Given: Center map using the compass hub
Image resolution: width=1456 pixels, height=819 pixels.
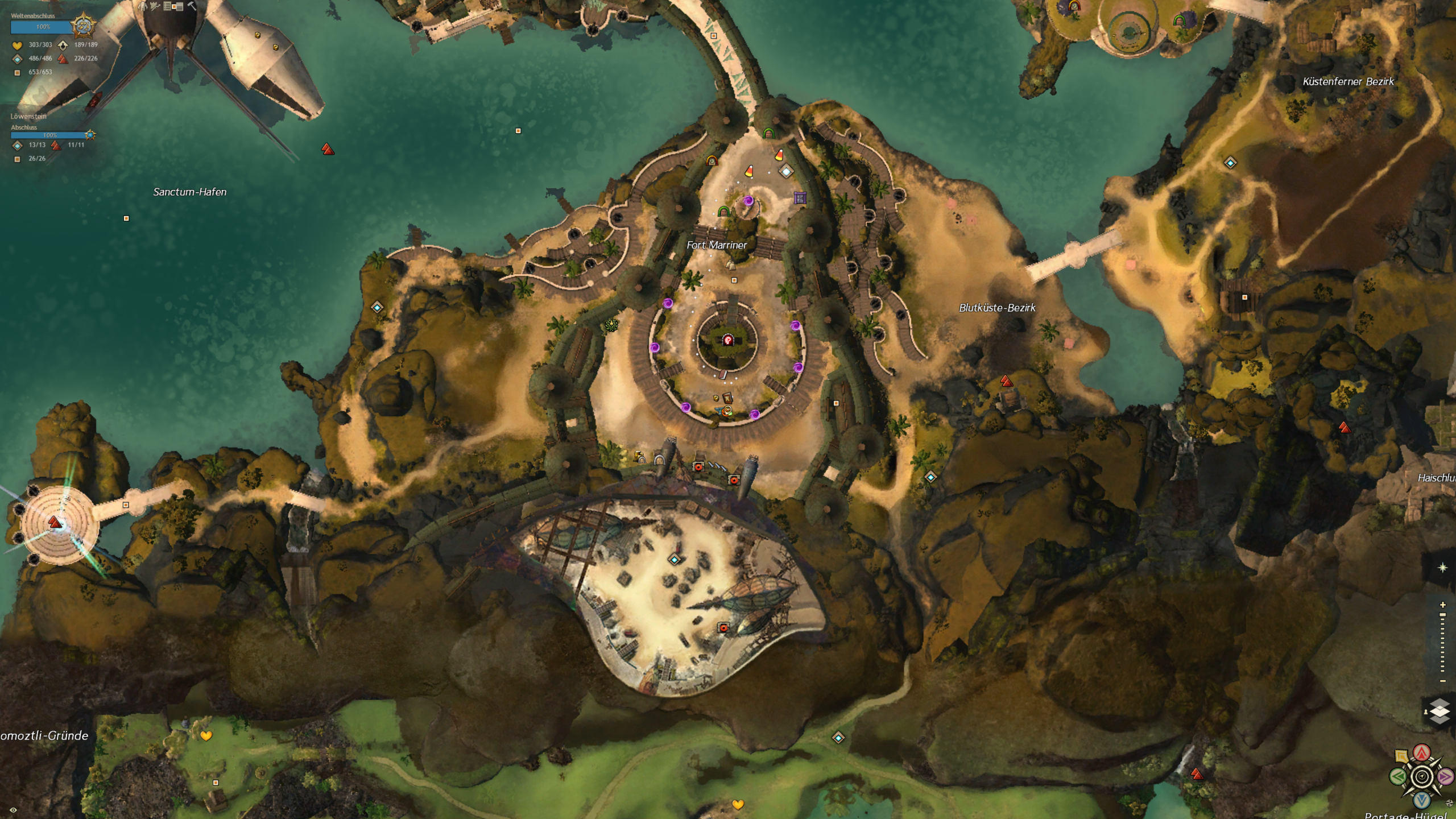Looking at the screenshot, I should tap(1421, 776).
